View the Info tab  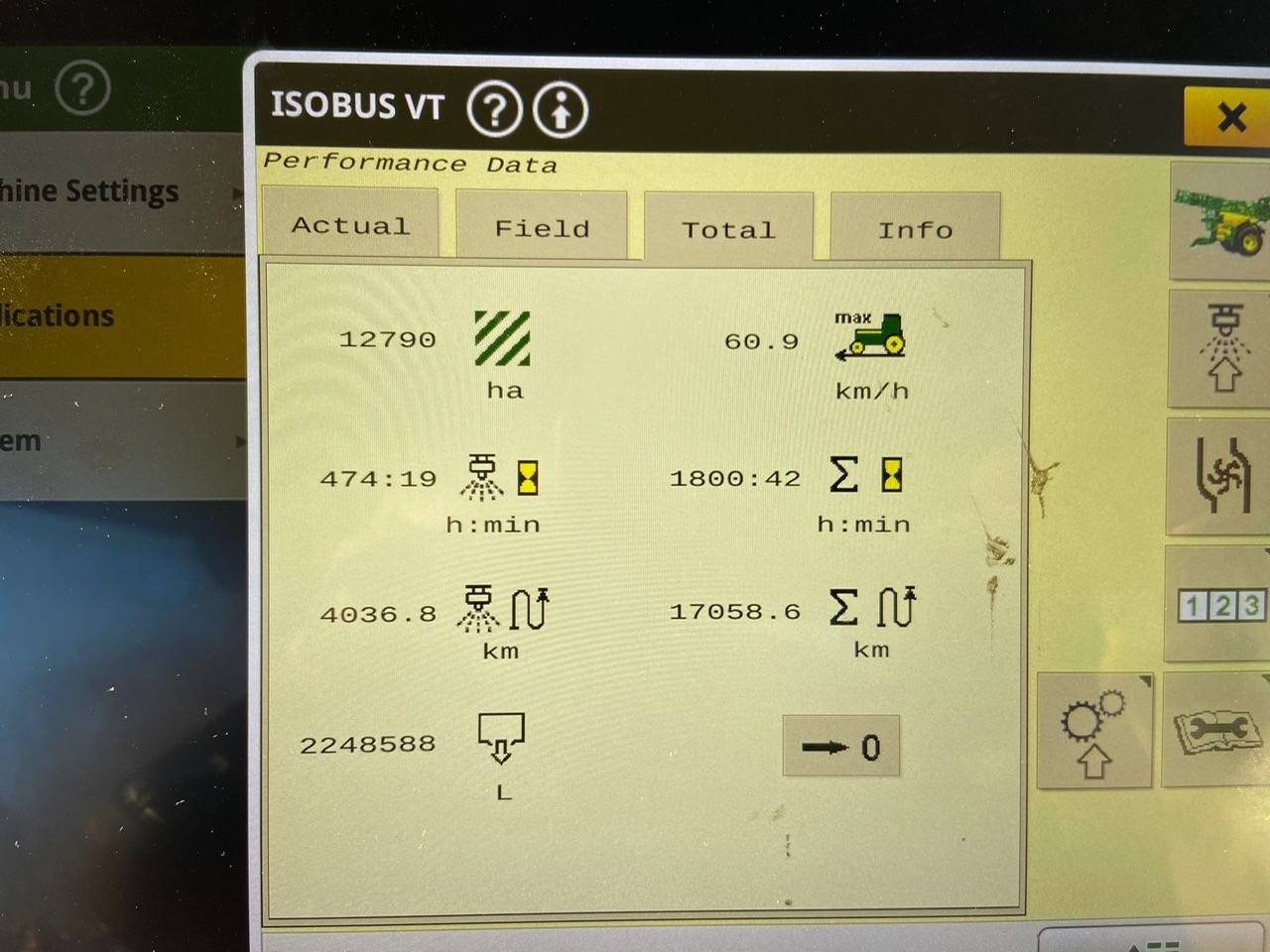915,230
